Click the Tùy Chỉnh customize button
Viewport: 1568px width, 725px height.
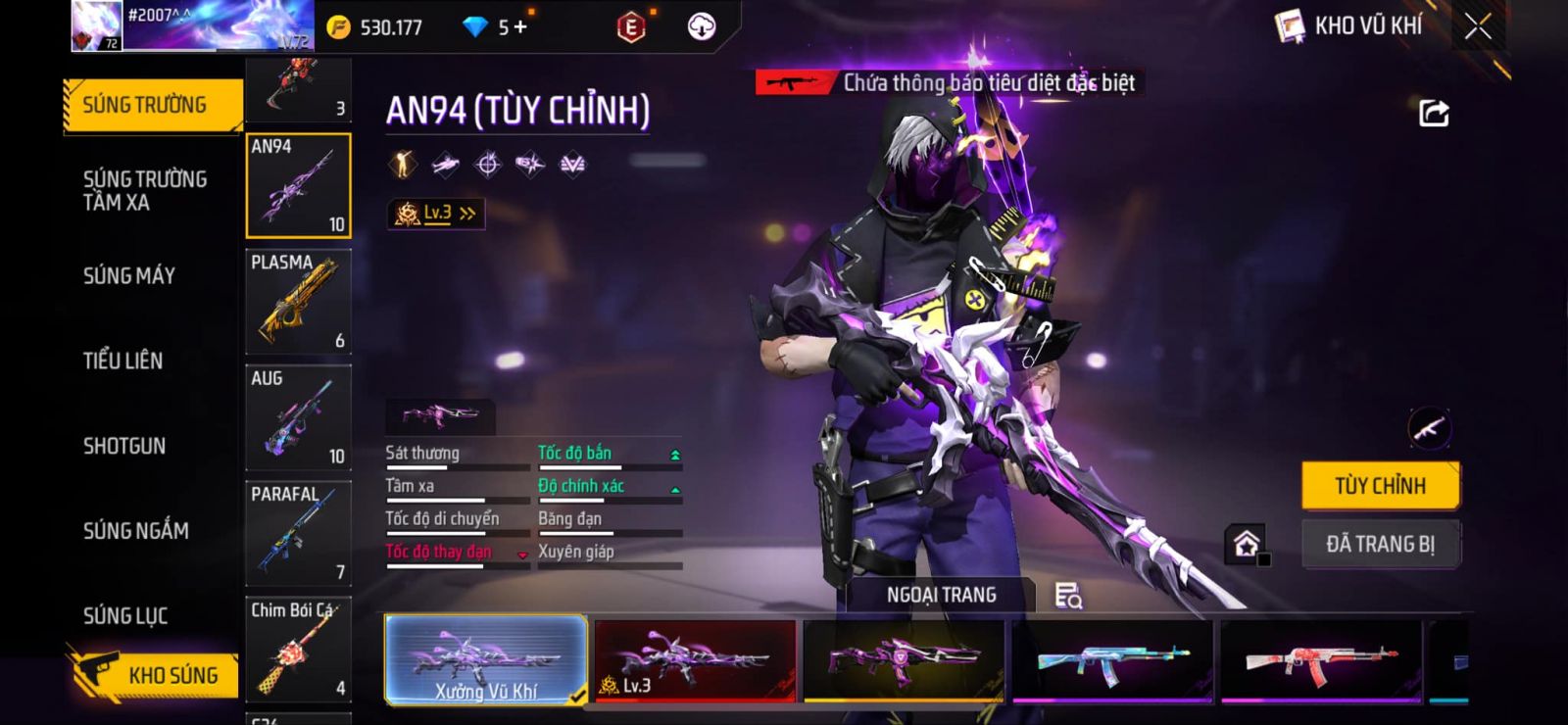click(x=1380, y=486)
